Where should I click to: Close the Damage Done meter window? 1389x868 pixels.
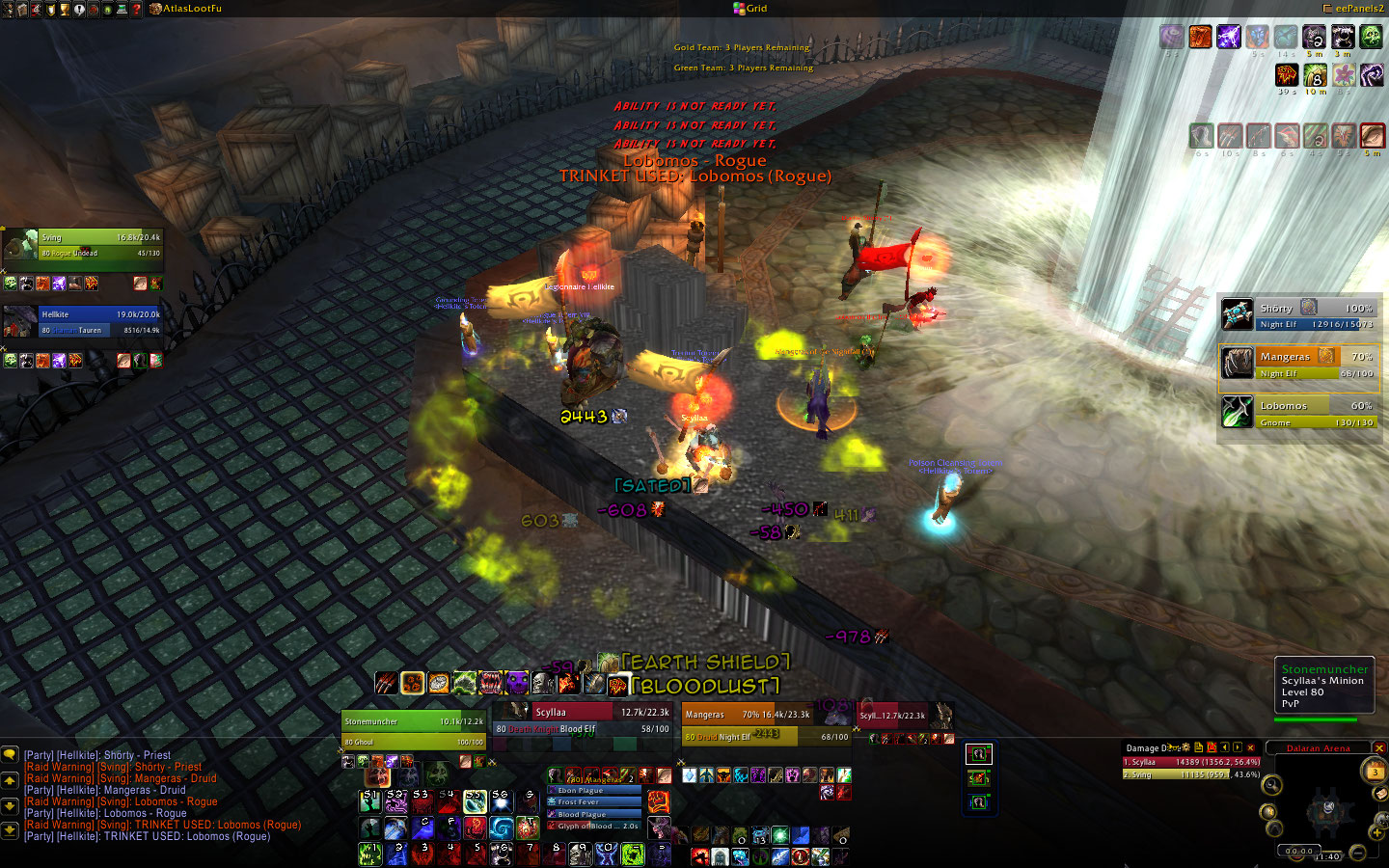1251,747
